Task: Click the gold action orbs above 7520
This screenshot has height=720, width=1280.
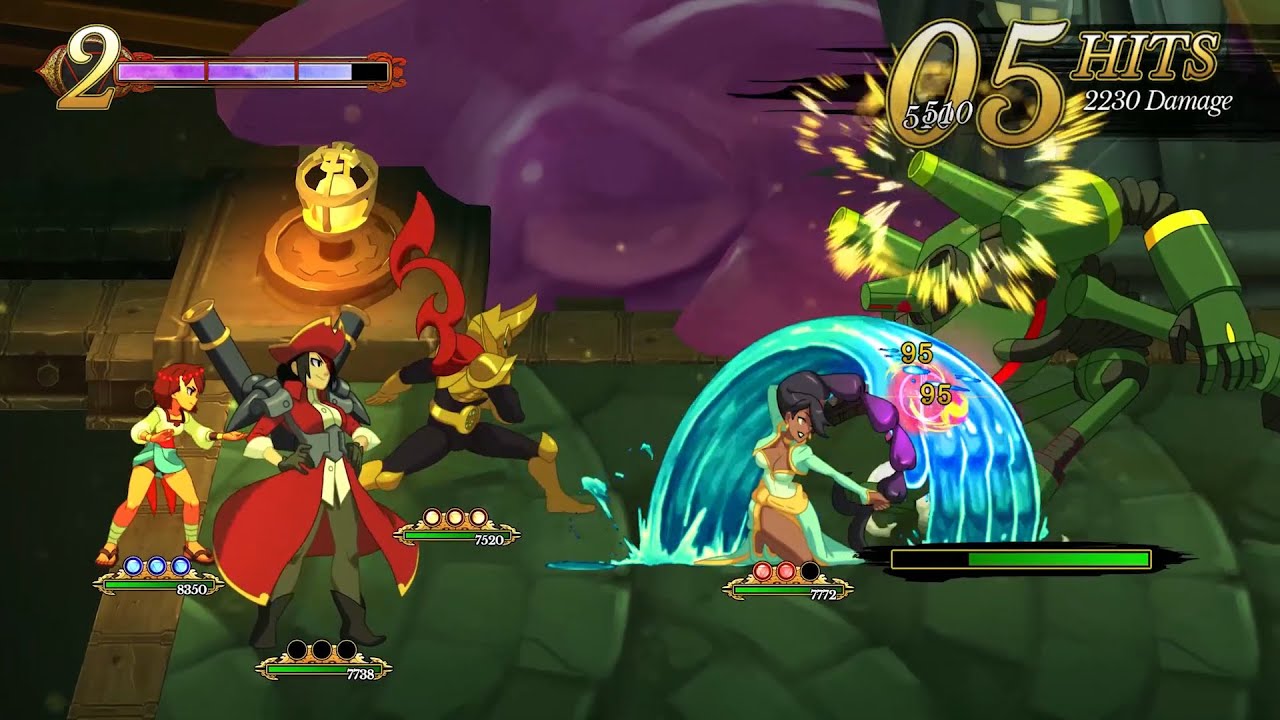Action: click(453, 519)
